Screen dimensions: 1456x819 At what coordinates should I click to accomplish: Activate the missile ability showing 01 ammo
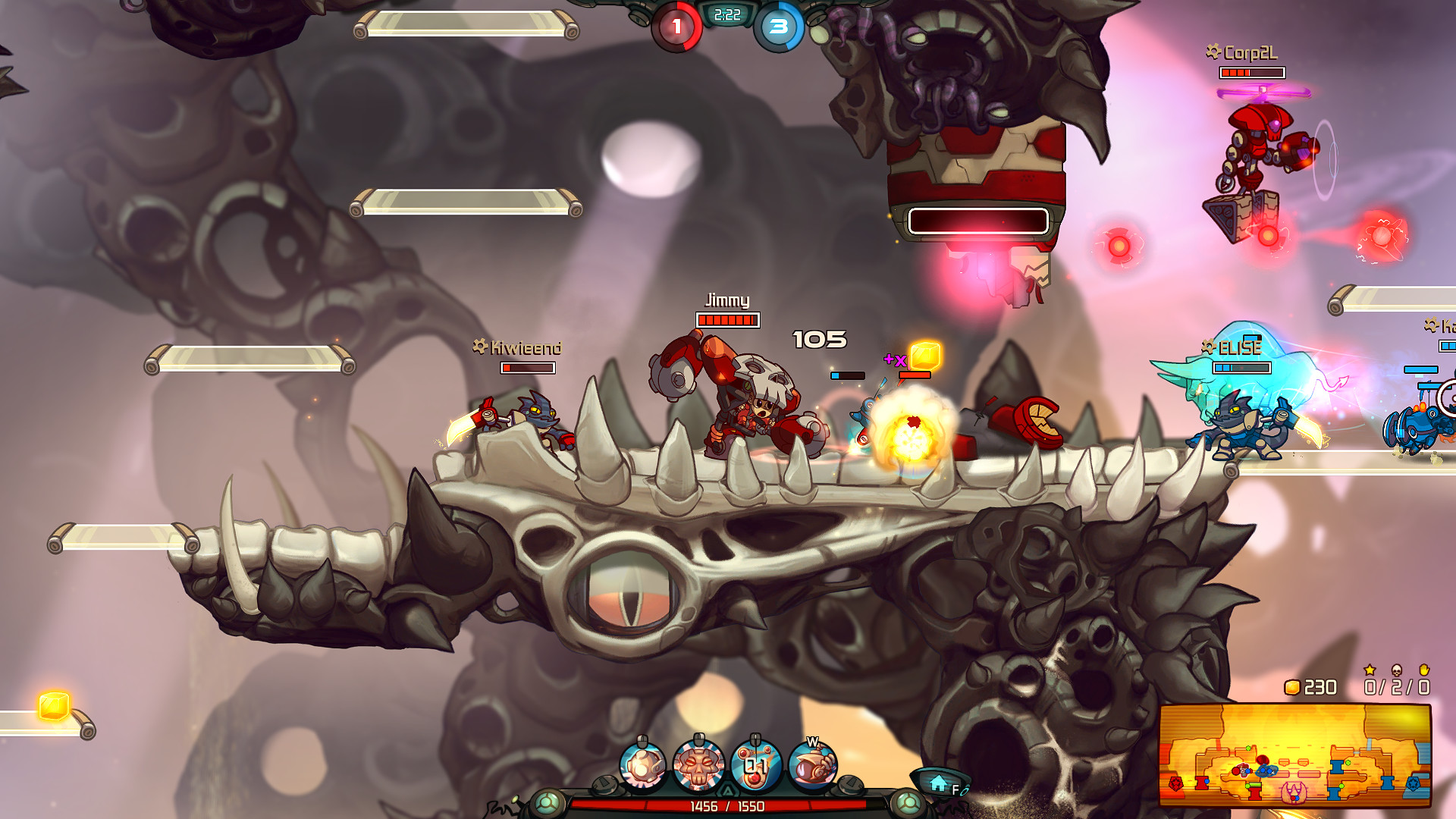coord(754,766)
